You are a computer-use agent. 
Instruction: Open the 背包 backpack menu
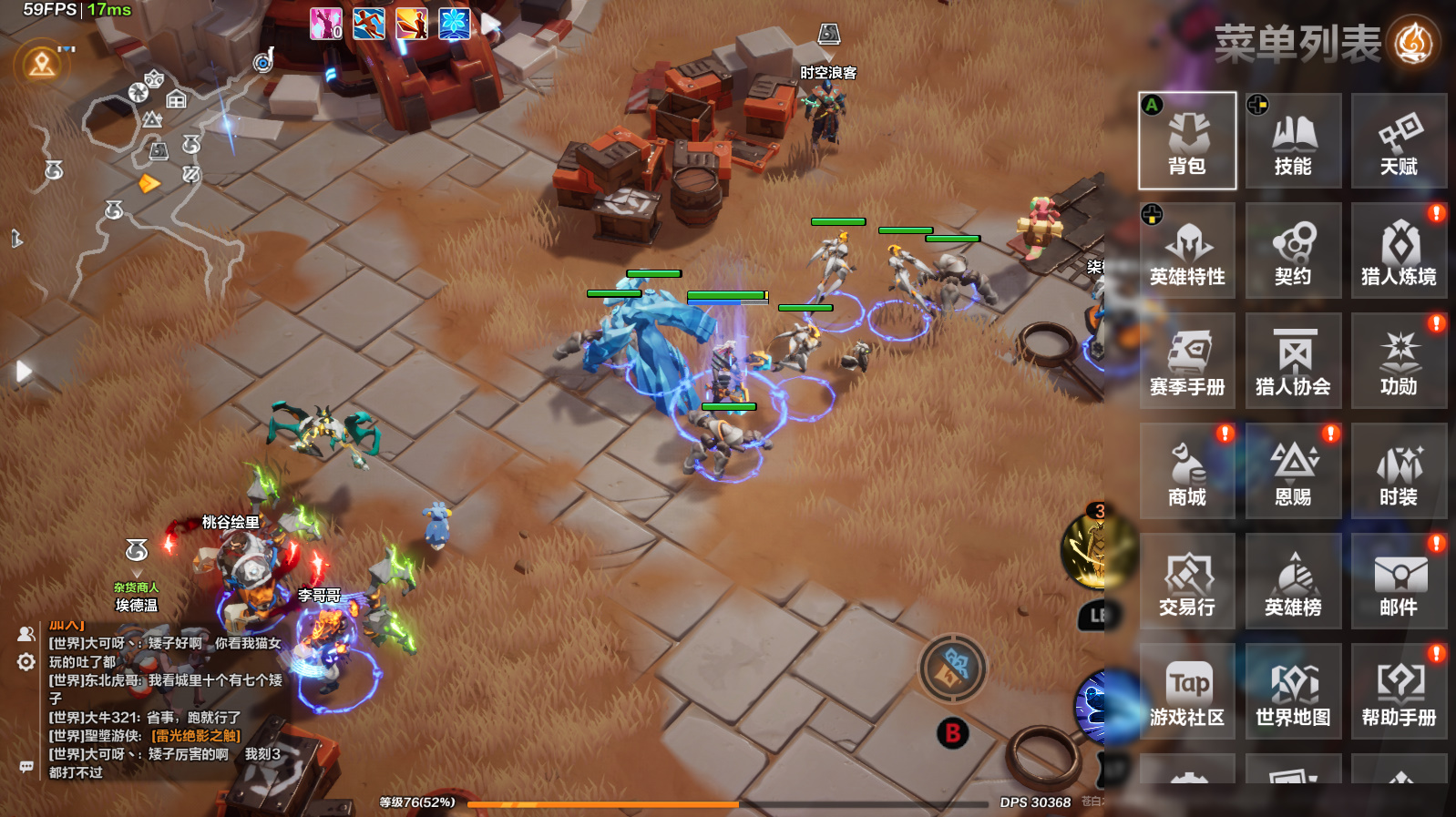(1187, 140)
